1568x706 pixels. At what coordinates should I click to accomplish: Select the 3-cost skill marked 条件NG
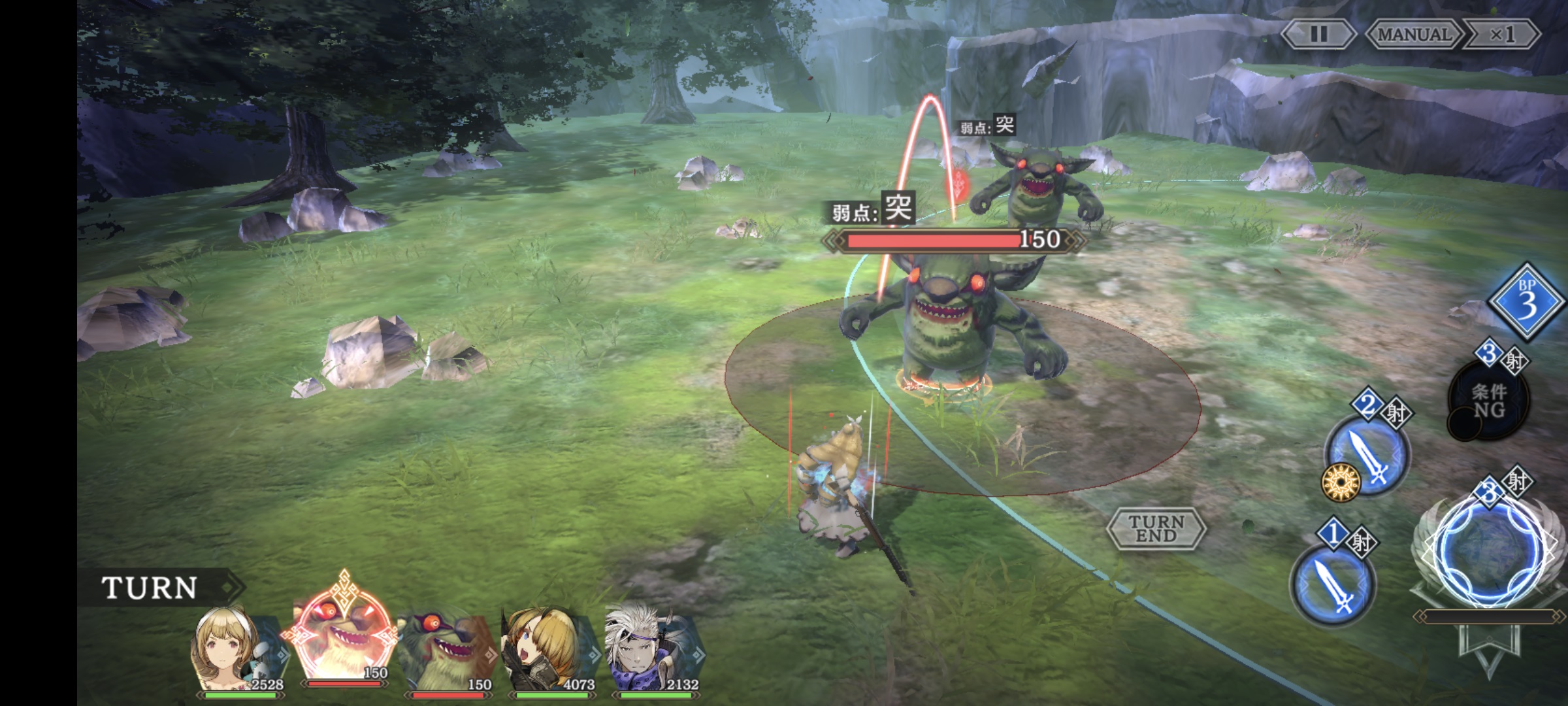(x=1488, y=400)
